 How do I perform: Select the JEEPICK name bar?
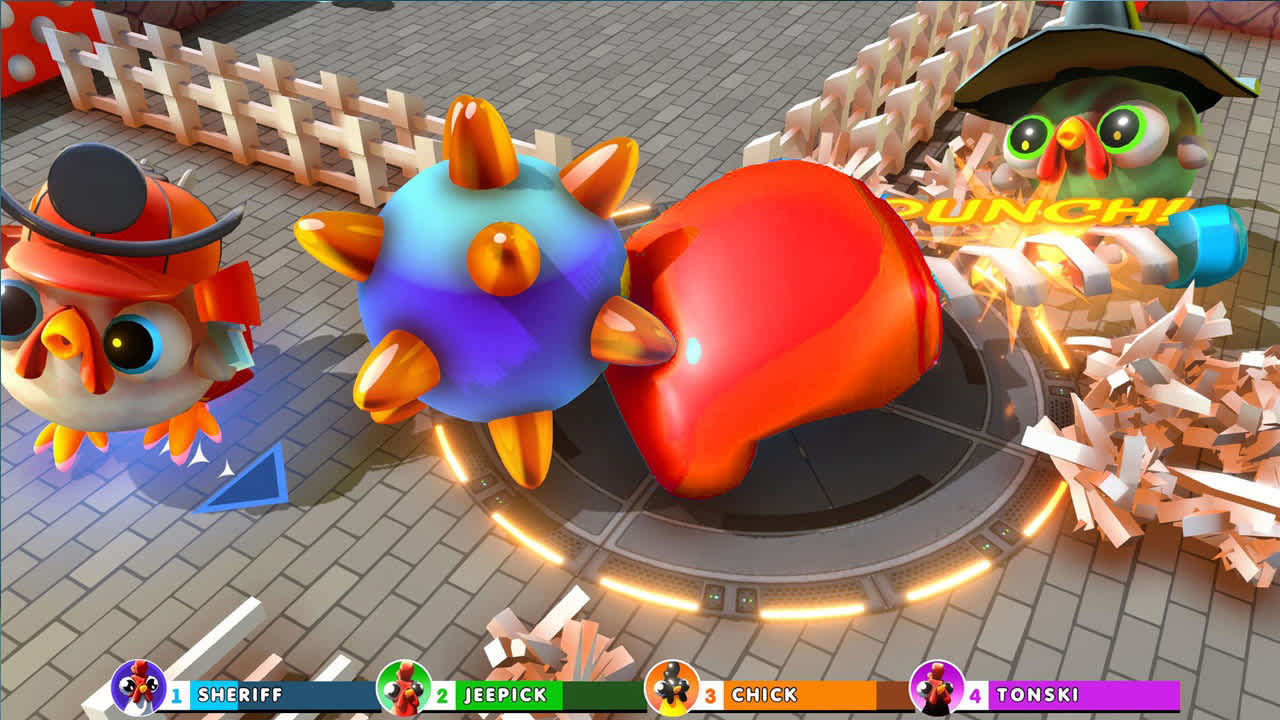505,691
